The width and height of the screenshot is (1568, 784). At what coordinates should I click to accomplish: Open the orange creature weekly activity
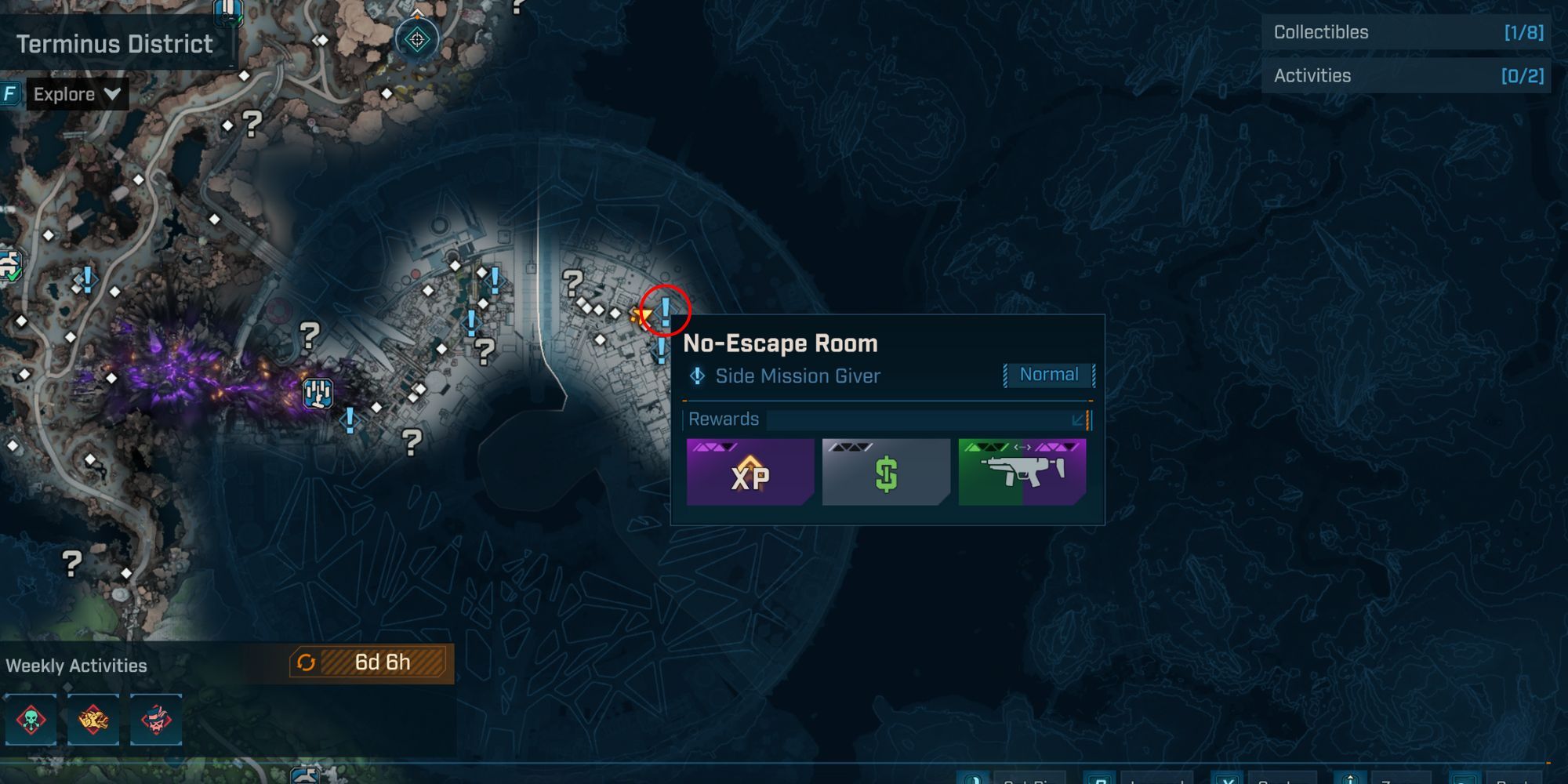(x=93, y=720)
